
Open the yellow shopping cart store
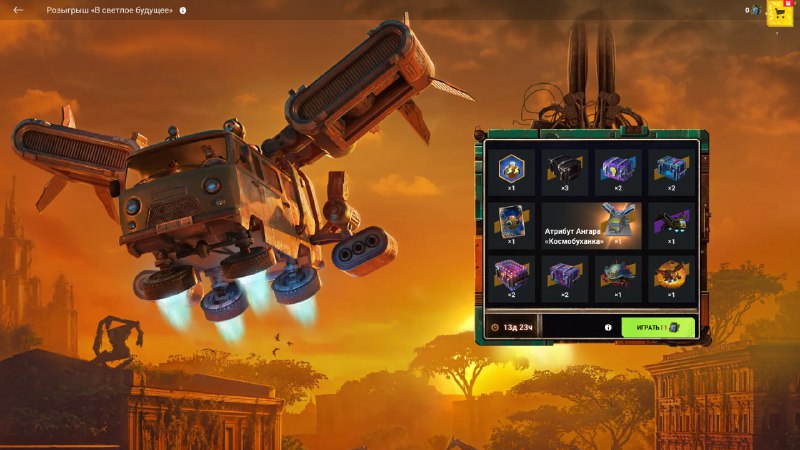tap(780, 12)
